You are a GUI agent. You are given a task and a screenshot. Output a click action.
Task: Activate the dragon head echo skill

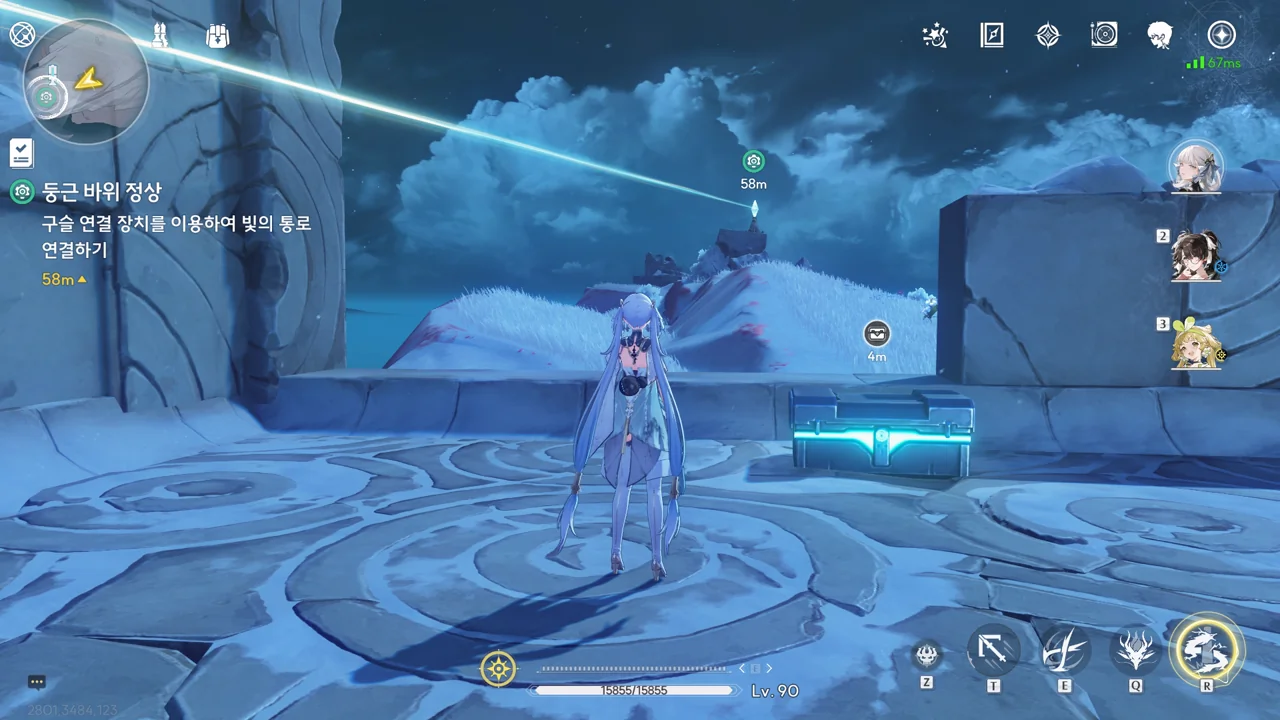tap(1135, 650)
